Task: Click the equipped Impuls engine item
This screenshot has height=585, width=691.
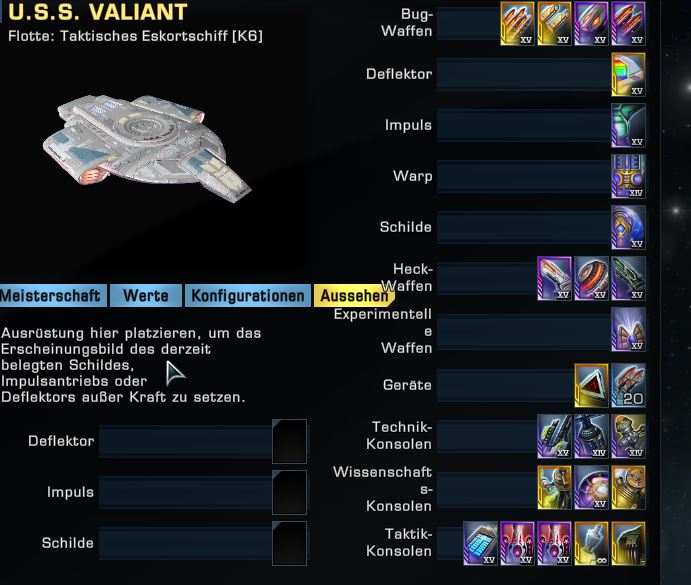Action: pyautogui.click(x=628, y=126)
